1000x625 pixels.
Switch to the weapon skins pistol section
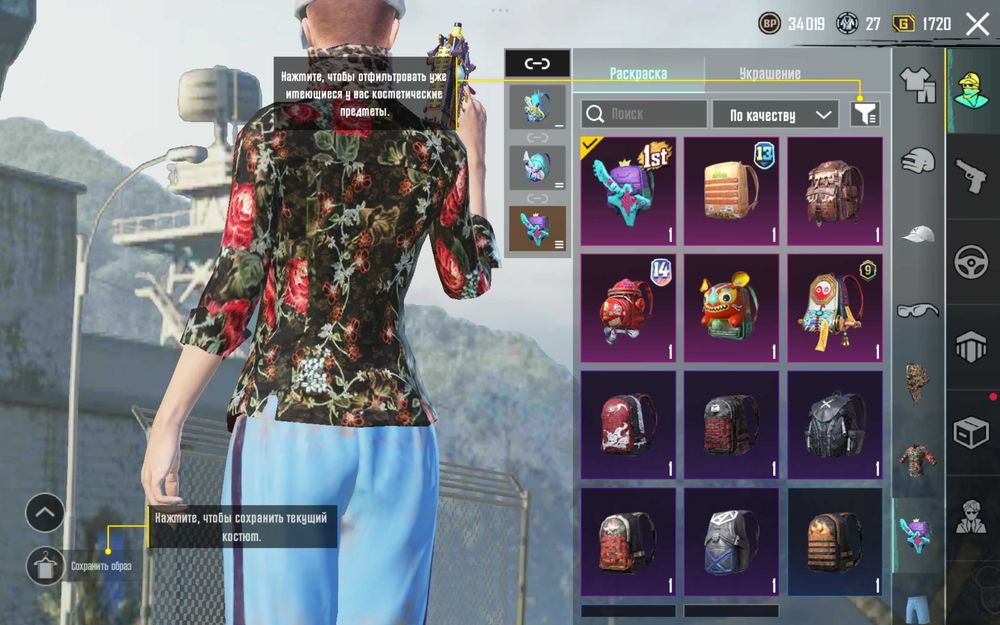coord(972,178)
